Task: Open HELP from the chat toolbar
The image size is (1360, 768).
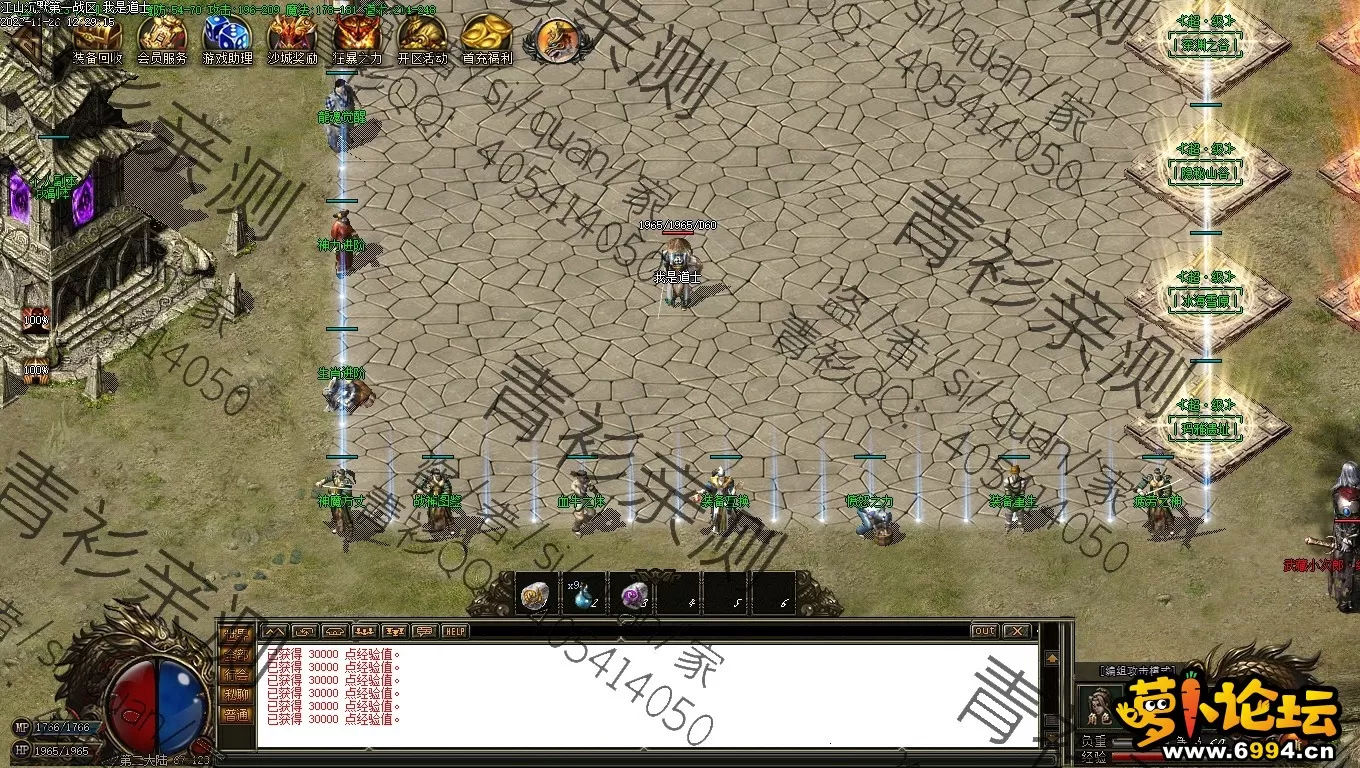Action: [455, 631]
